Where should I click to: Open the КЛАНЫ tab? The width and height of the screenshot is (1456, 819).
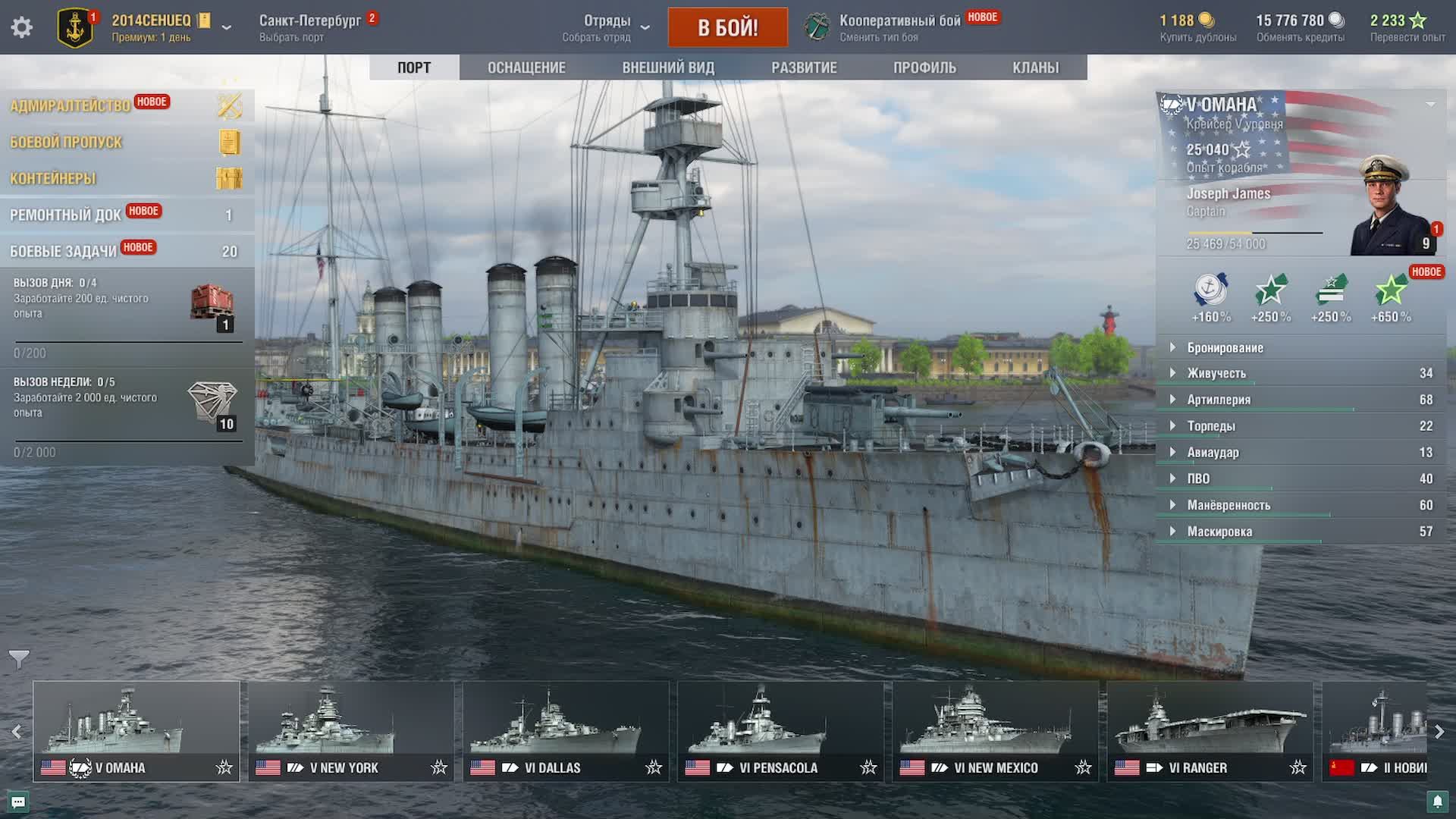coord(1035,67)
